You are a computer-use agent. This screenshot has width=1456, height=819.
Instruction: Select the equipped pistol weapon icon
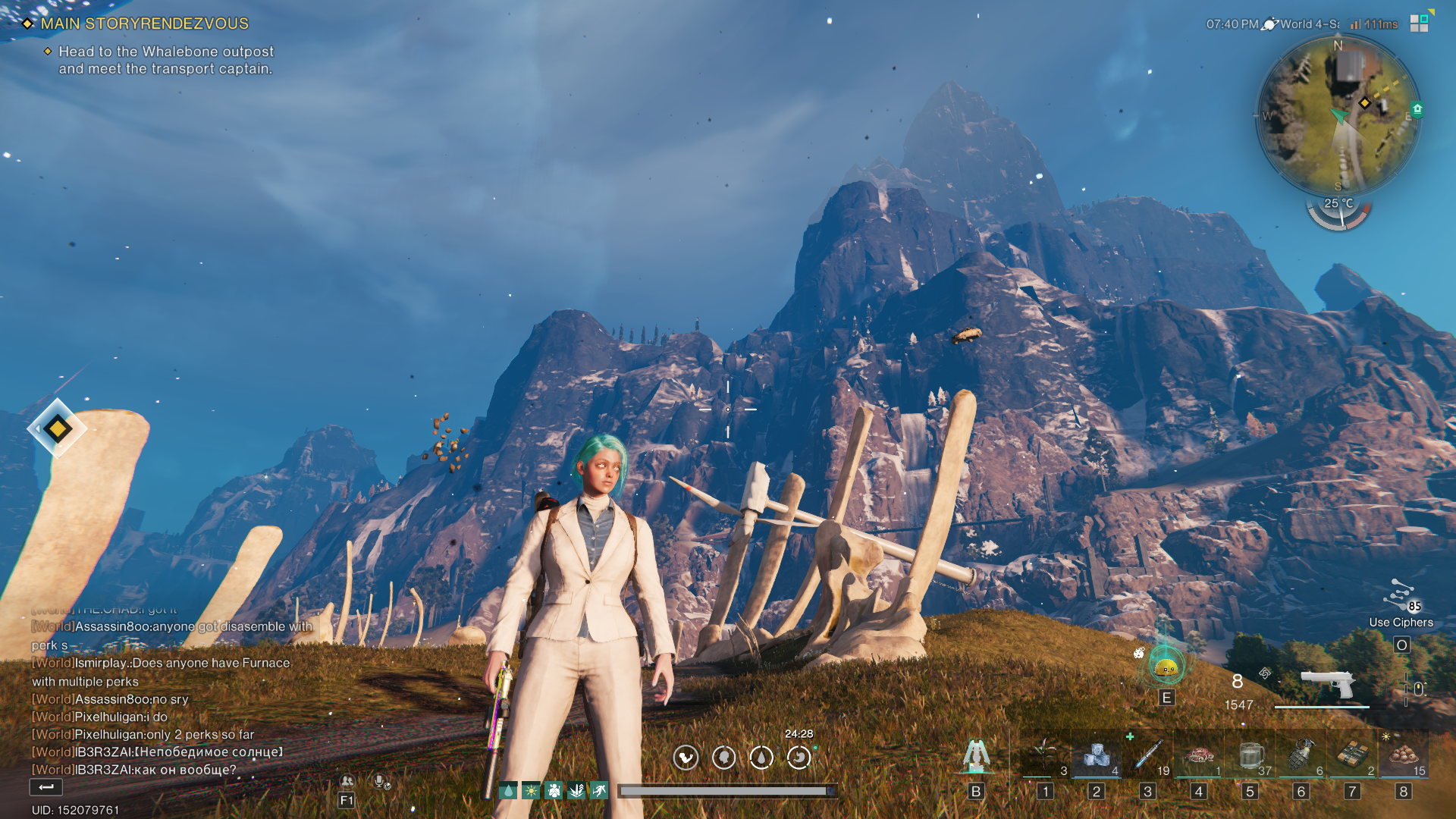coord(1327,682)
